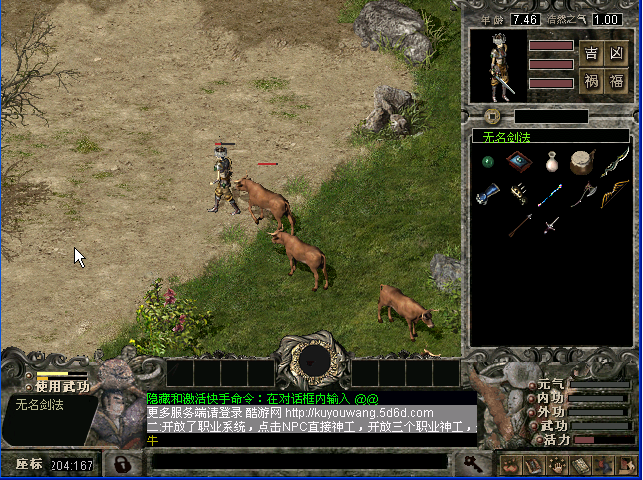Image resolution: width=643 pixels, height=480 pixels.
Task: Open the book icon in bottom toolbar
Action: 531,465
